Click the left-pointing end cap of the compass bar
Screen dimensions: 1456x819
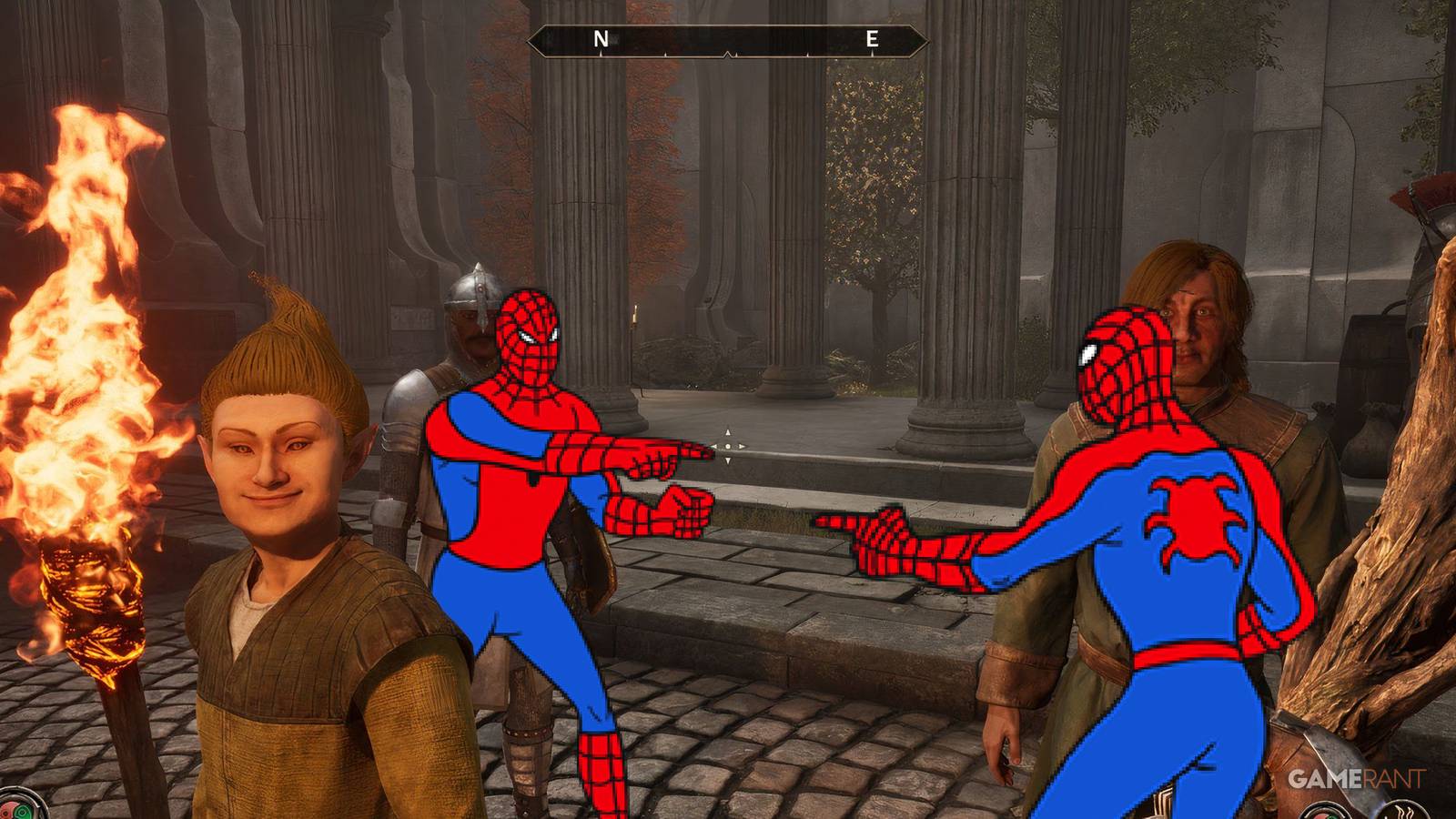click(530, 40)
